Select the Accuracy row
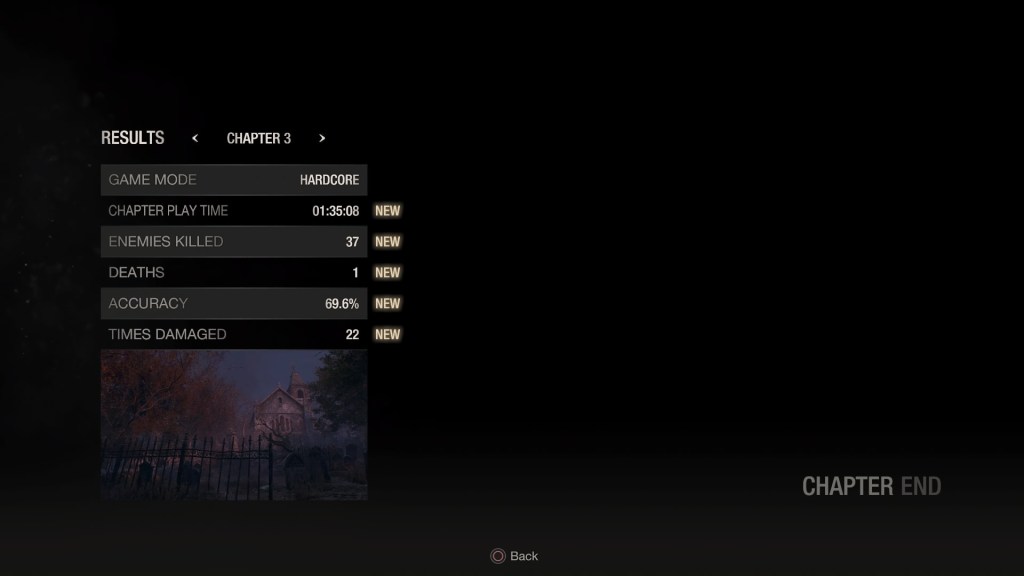This screenshot has width=1024, height=576. [234, 304]
